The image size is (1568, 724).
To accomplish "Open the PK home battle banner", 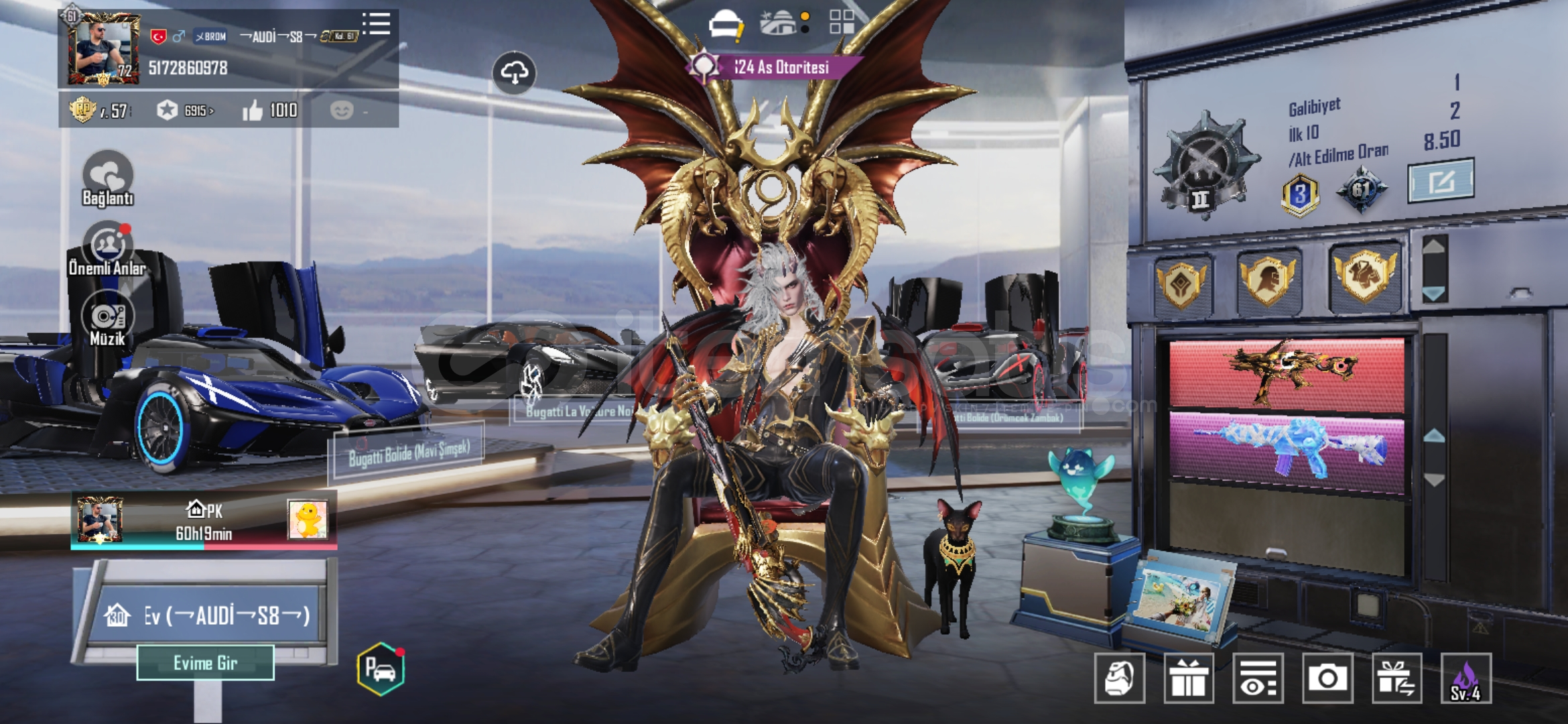I will (x=204, y=522).
